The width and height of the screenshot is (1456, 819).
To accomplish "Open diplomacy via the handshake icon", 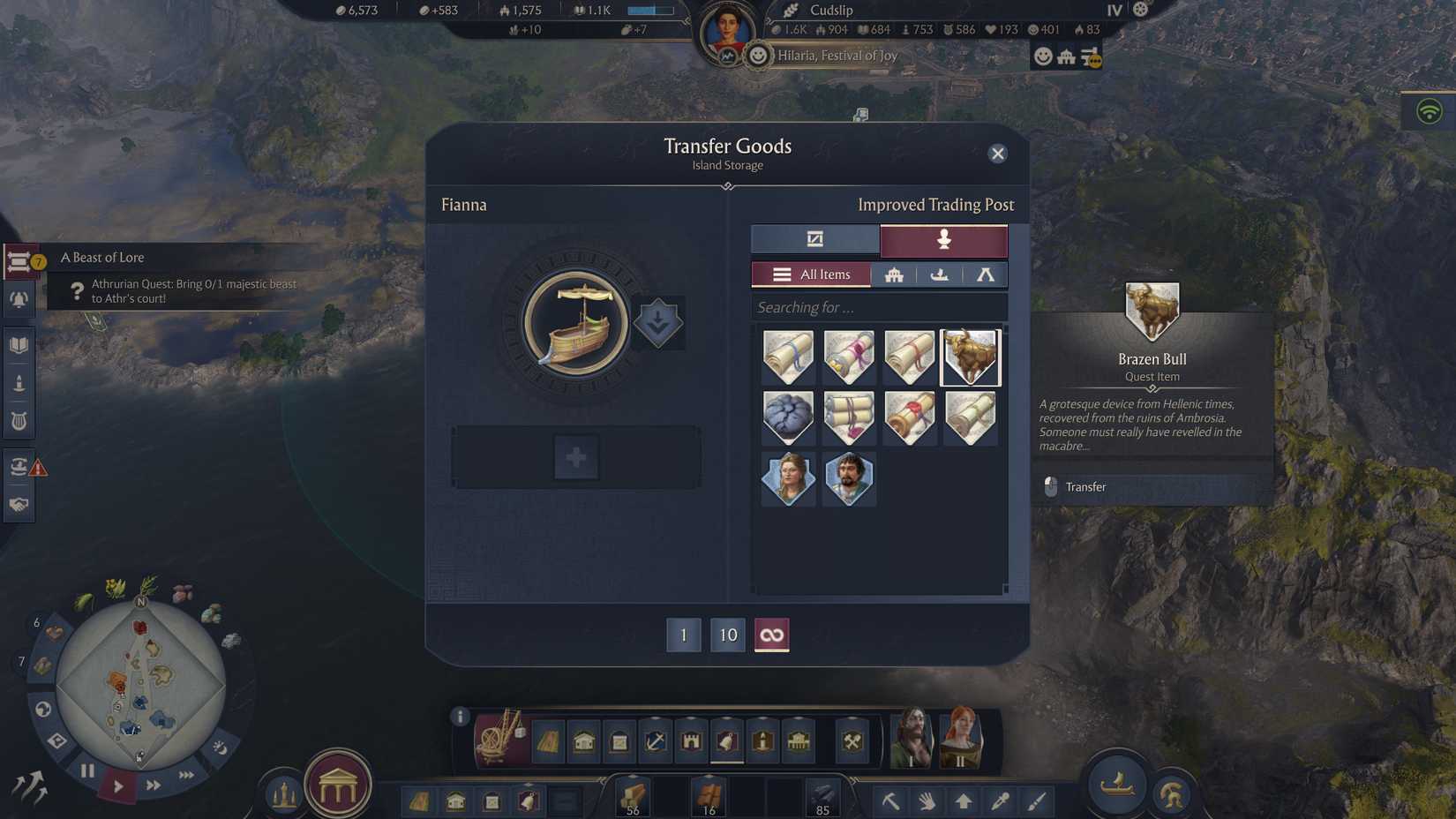I will 19,505.
